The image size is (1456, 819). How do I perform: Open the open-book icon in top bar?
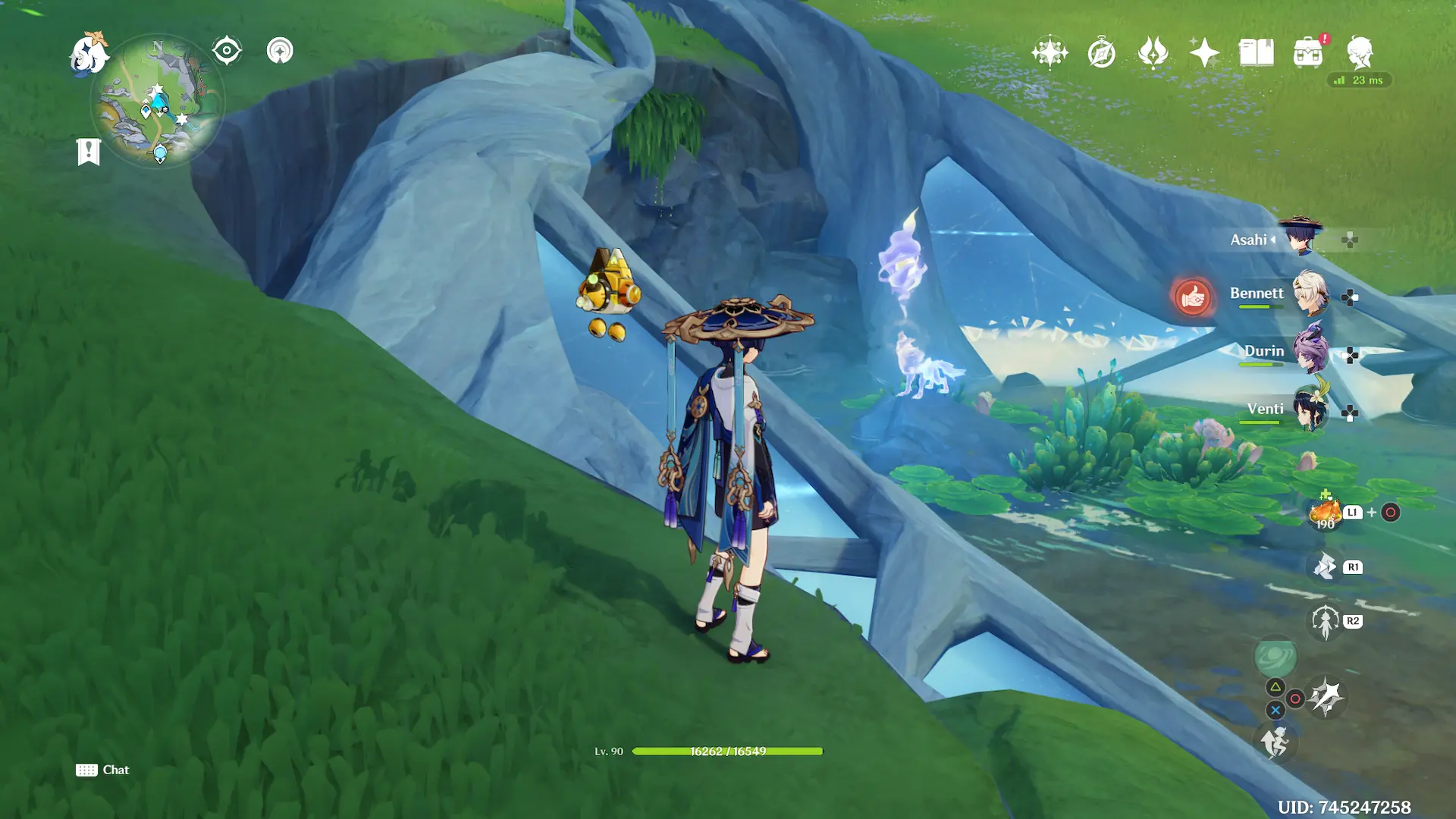[1256, 53]
